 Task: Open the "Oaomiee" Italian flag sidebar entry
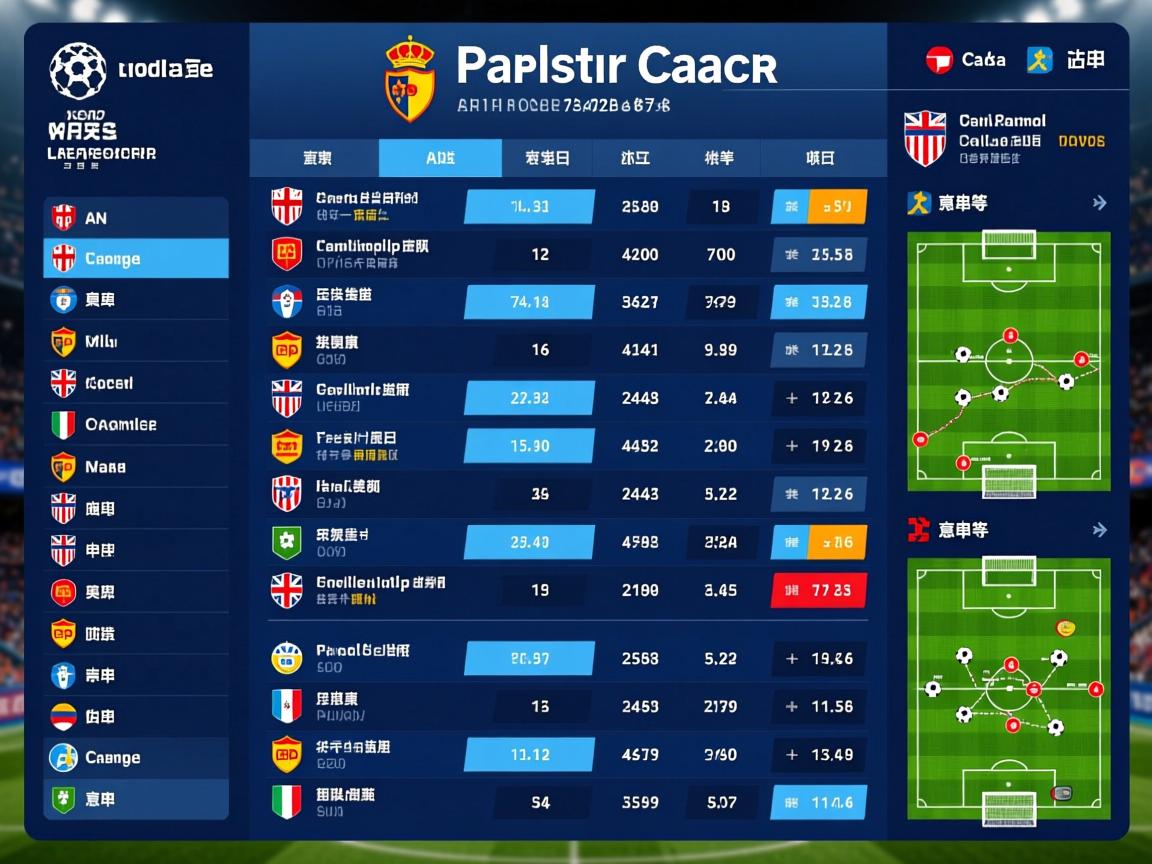coord(136,425)
